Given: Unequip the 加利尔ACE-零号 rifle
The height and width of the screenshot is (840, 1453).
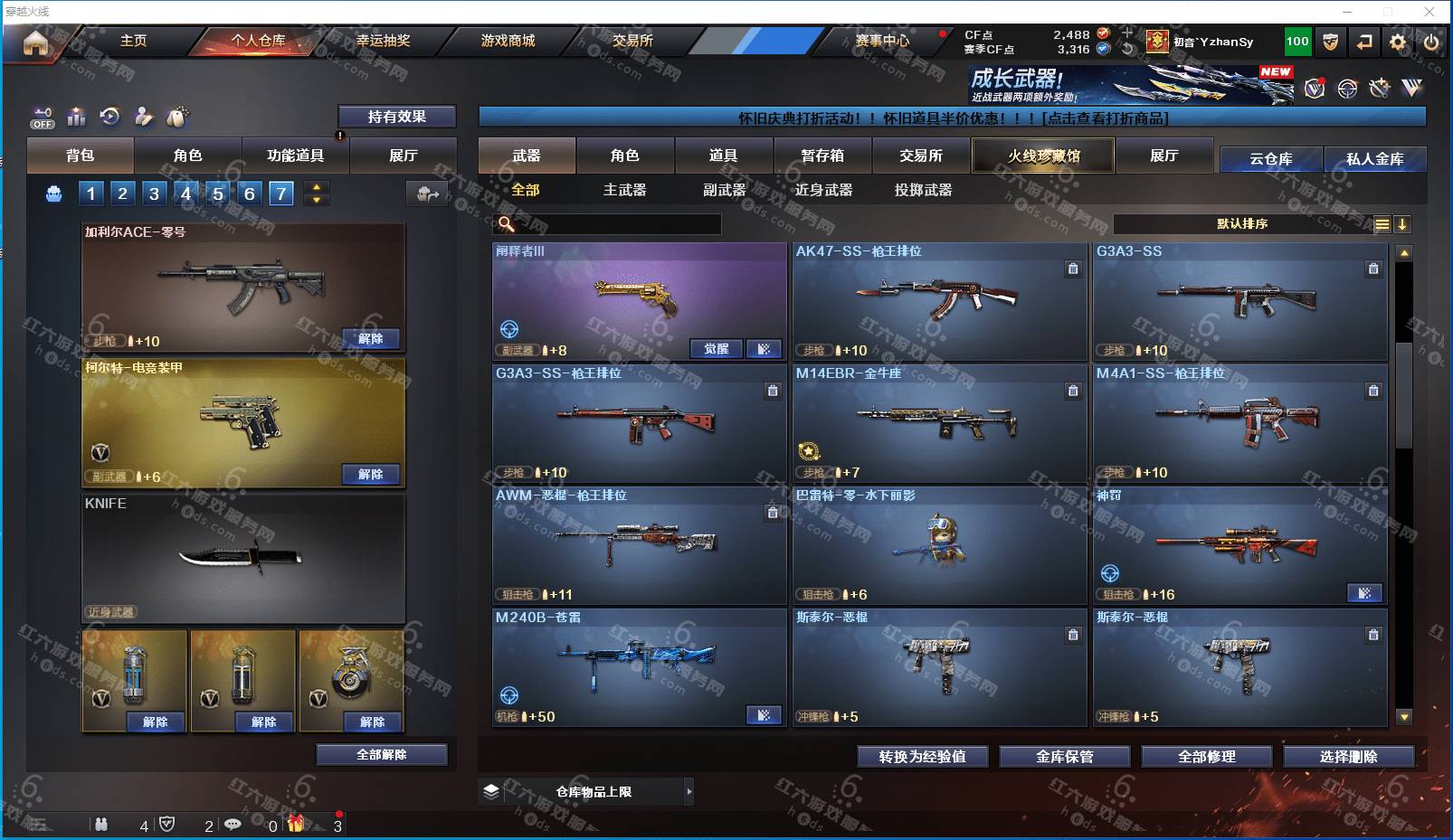Looking at the screenshot, I should [371, 339].
